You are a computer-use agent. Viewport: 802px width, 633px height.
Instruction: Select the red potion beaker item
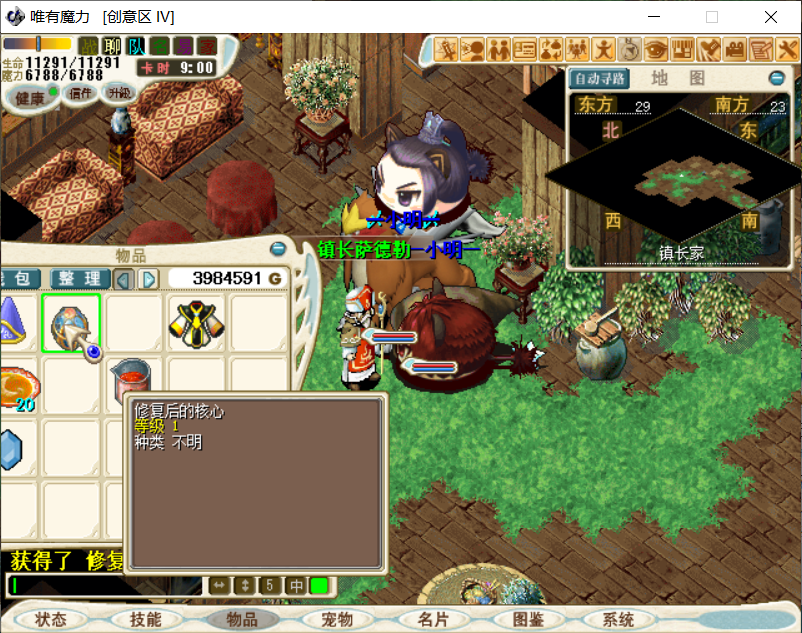[x=130, y=380]
